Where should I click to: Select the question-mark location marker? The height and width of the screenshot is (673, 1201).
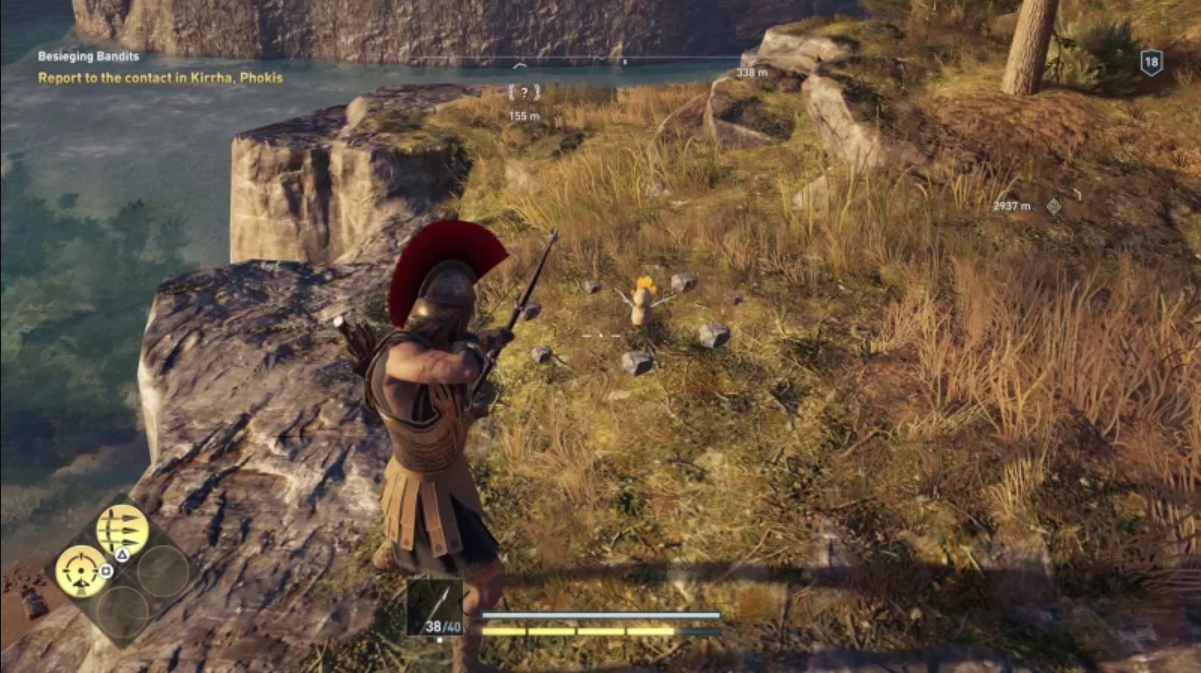(524, 93)
